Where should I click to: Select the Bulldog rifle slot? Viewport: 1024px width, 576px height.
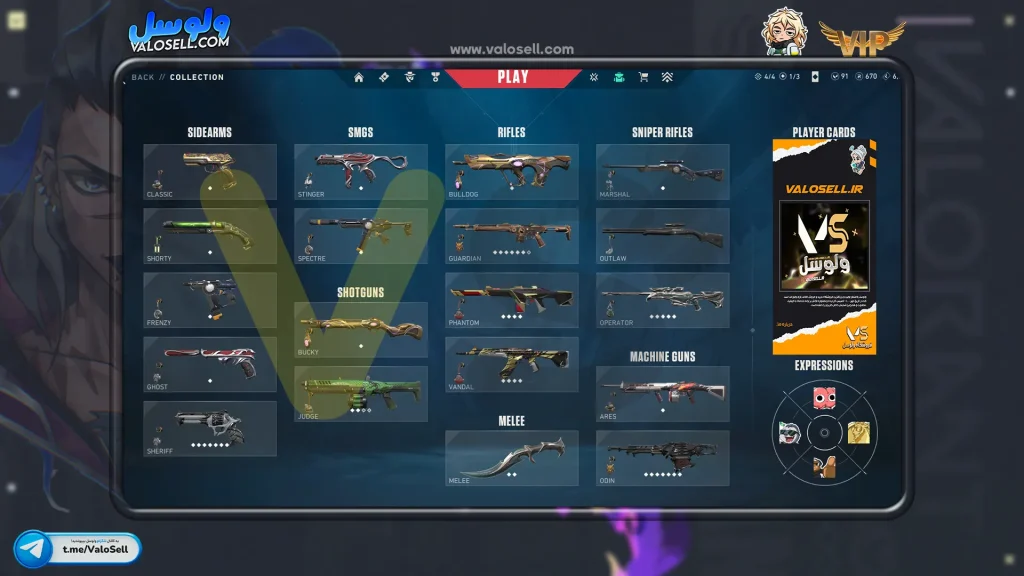point(512,172)
